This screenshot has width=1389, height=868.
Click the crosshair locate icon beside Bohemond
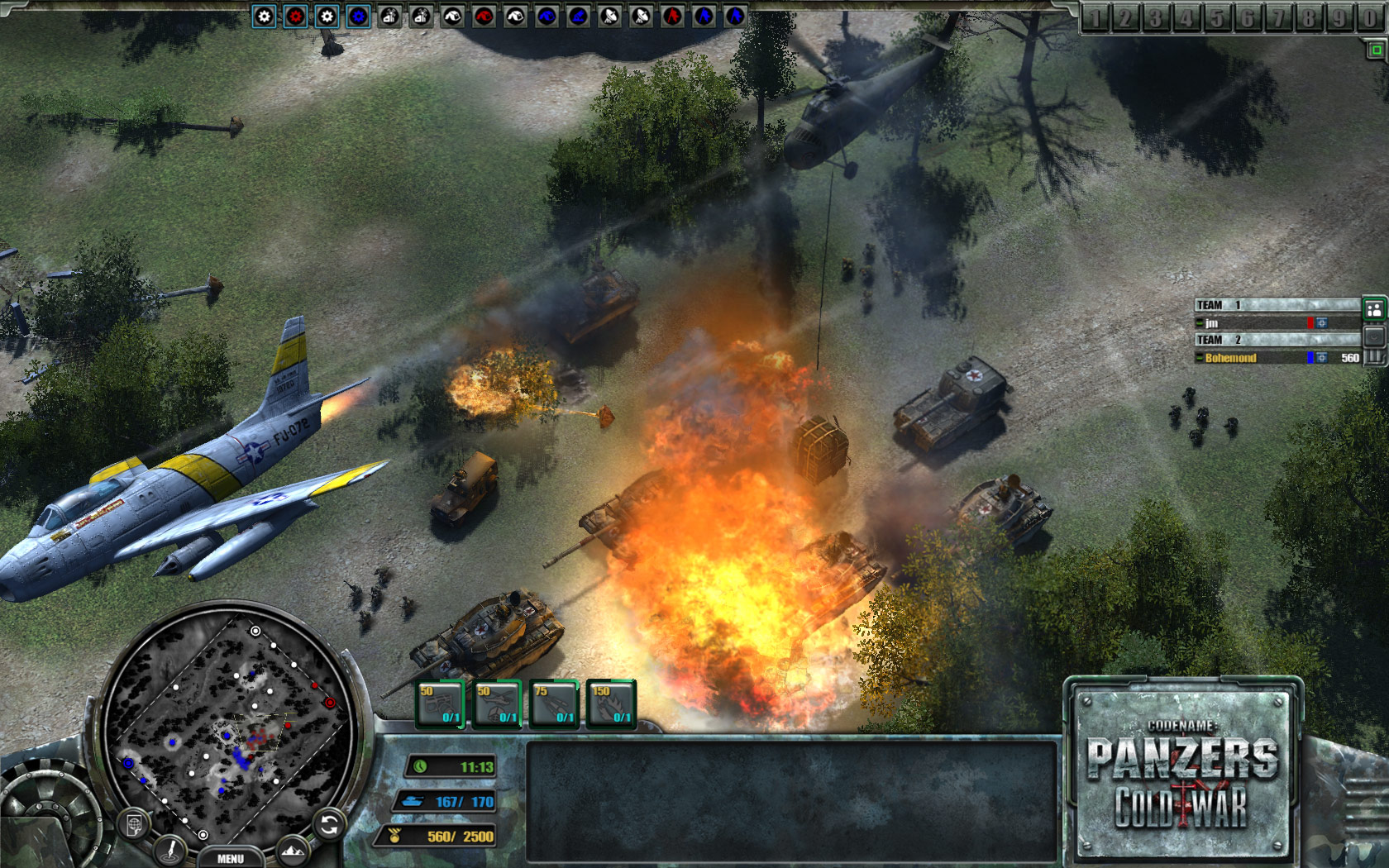(x=1321, y=358)
